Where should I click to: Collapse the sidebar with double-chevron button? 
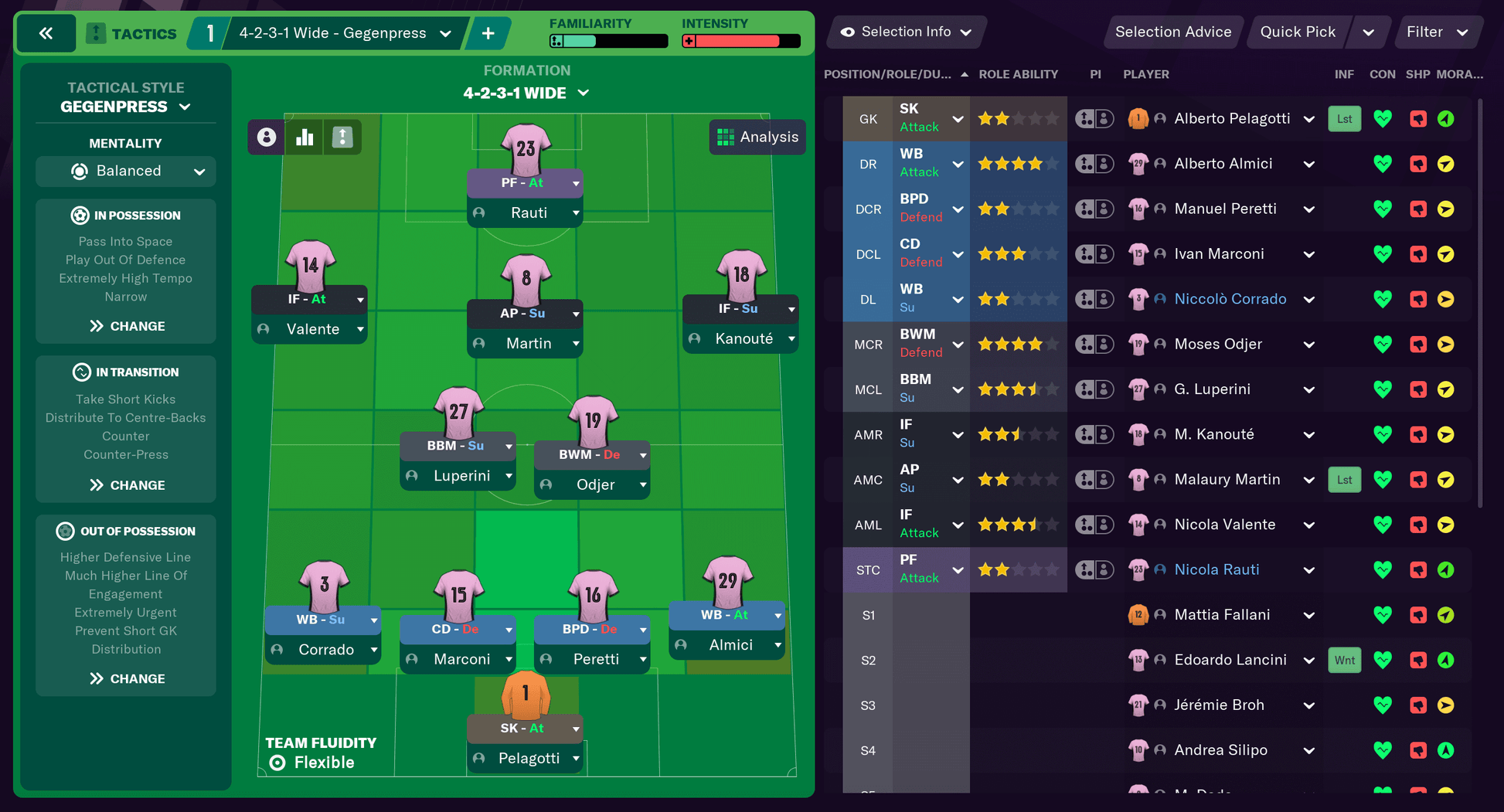coord(46,32)
